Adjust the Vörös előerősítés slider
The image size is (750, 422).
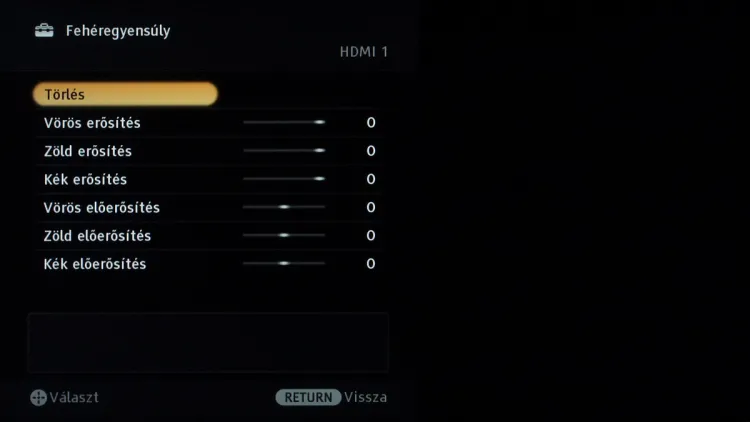tap(284, 207)
